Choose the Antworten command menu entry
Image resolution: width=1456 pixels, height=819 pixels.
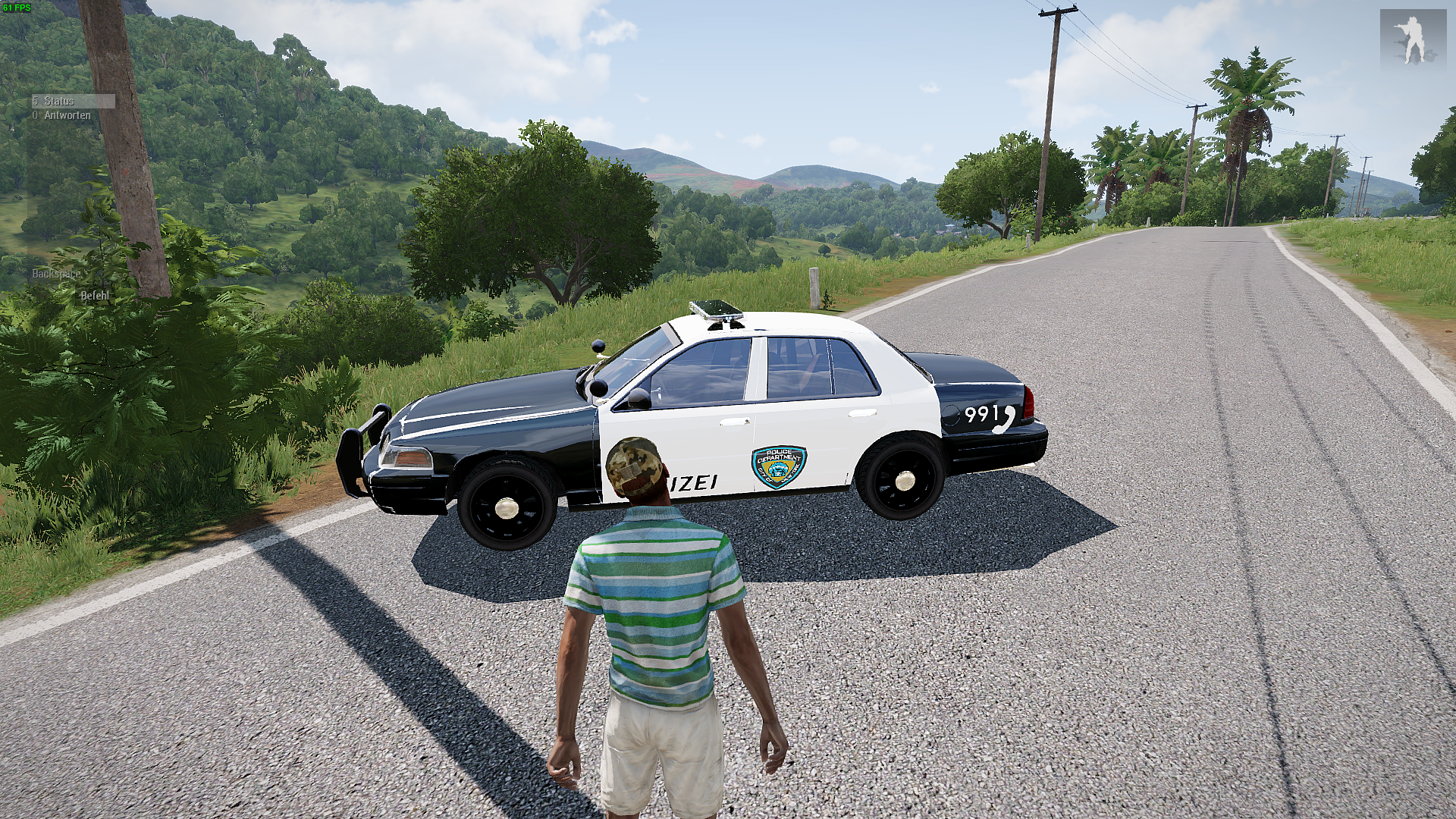pyautogui.click(x=67, y=115)
